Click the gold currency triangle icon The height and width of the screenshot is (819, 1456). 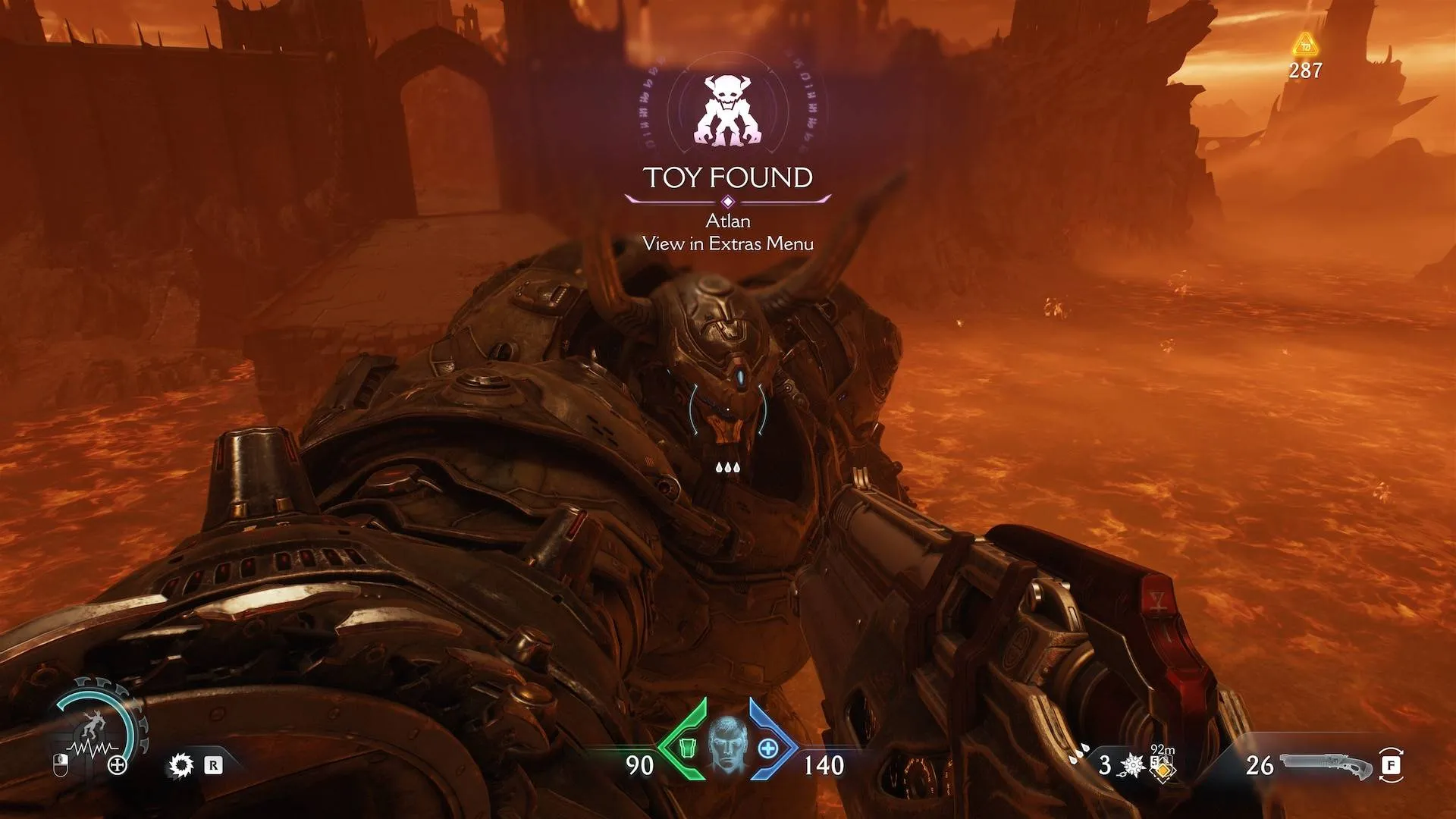(1304, 44)
